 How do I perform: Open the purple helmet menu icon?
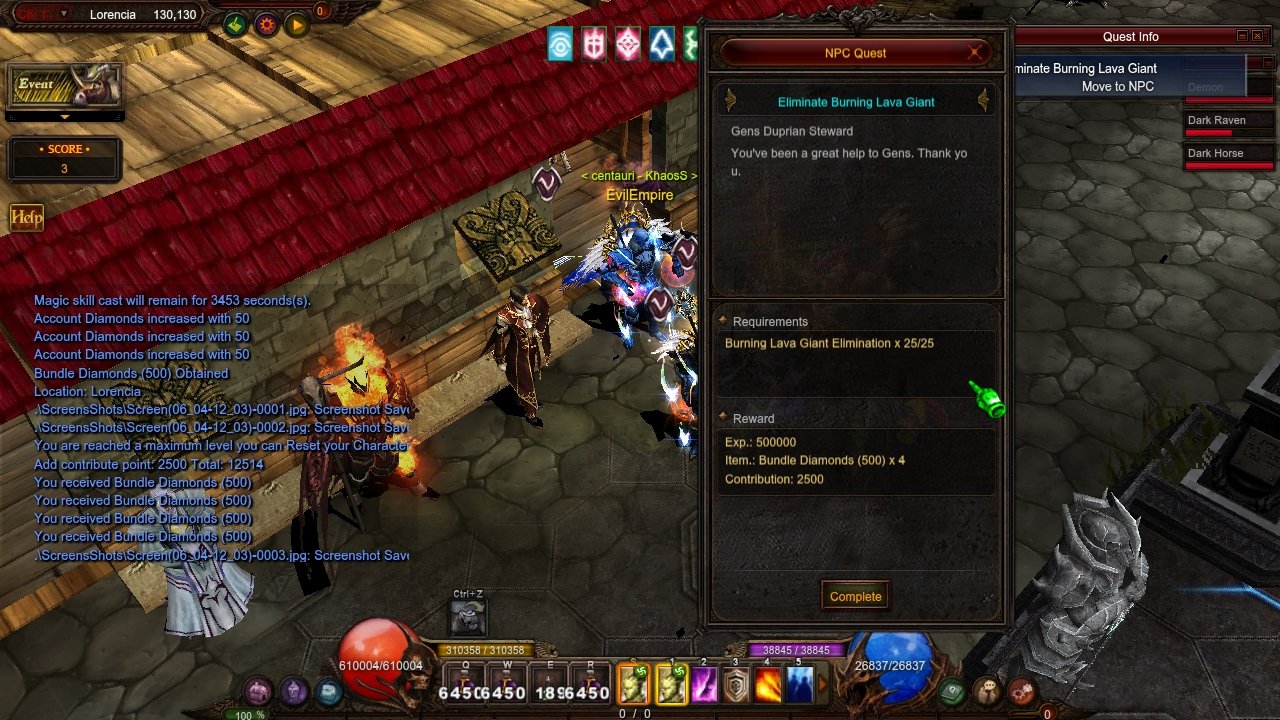coord(293,691)
